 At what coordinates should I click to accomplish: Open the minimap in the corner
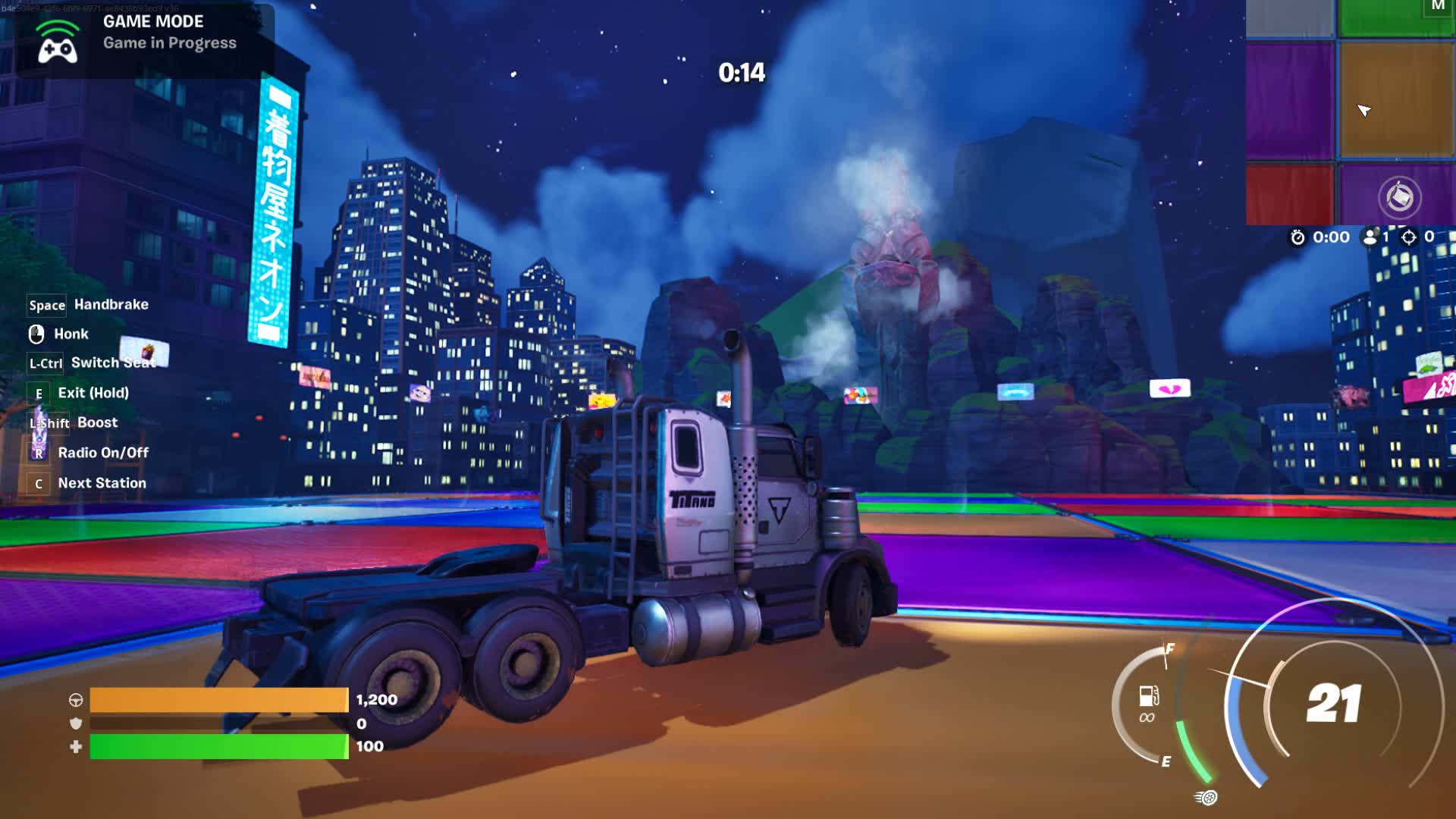1350,112
